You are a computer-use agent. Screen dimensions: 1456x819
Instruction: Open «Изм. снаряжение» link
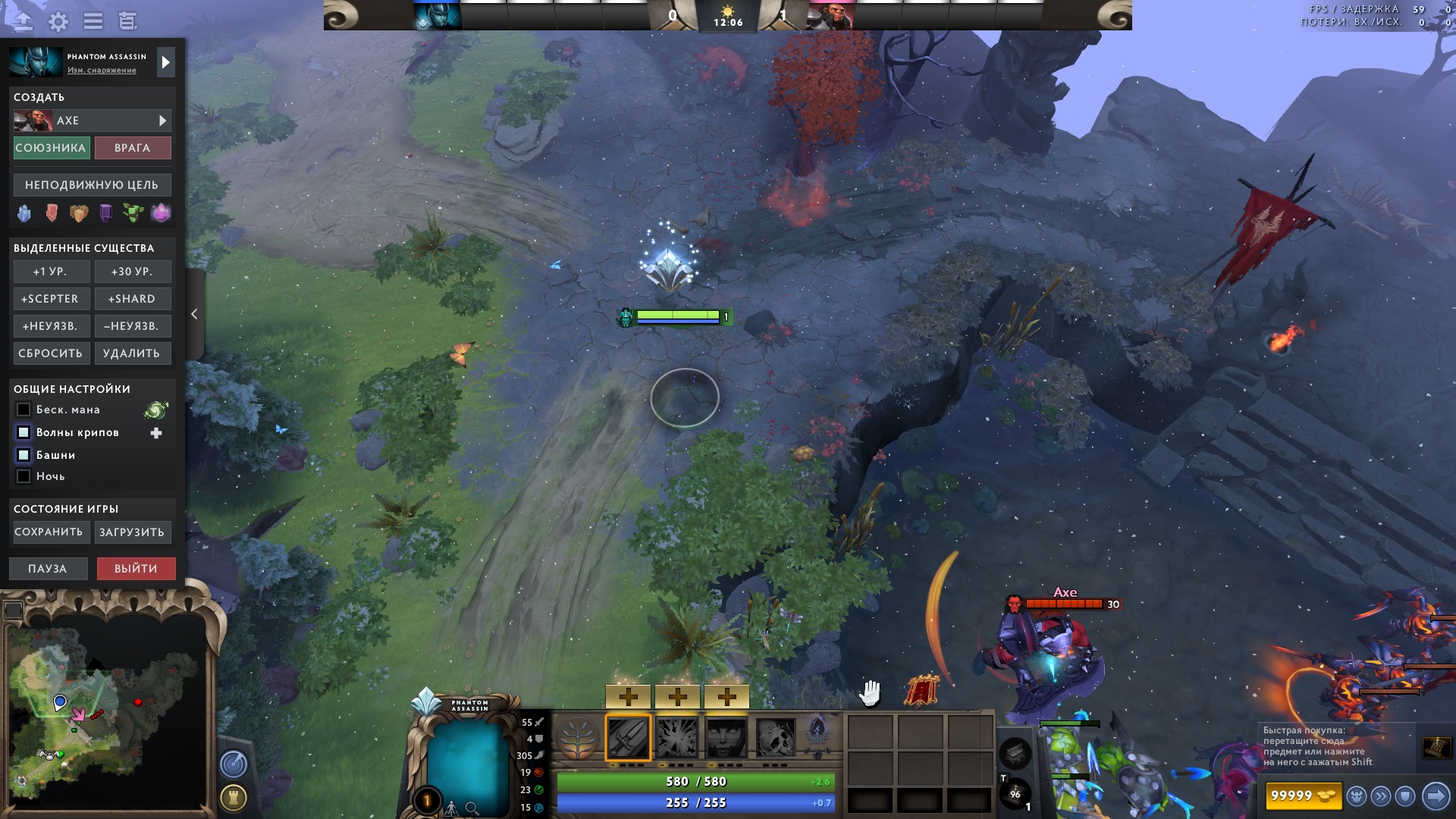(x=102, y=71)
